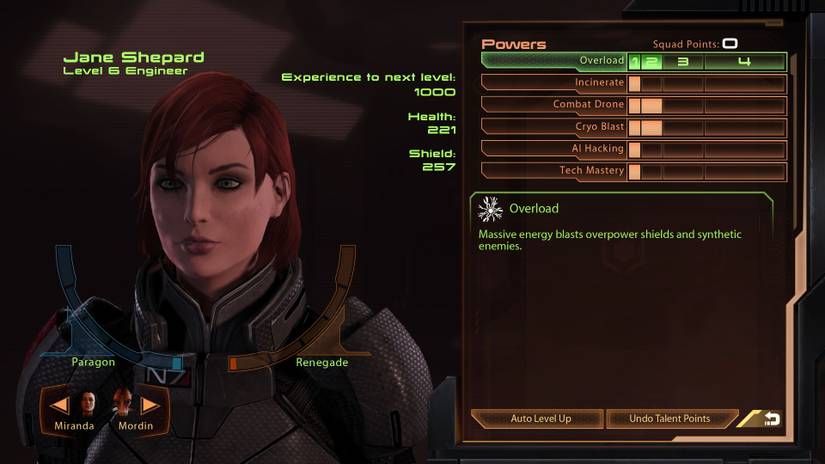Screen dimensions: 825x464
Task: Choose the Combat Drone power
Action: click(554, 105)
